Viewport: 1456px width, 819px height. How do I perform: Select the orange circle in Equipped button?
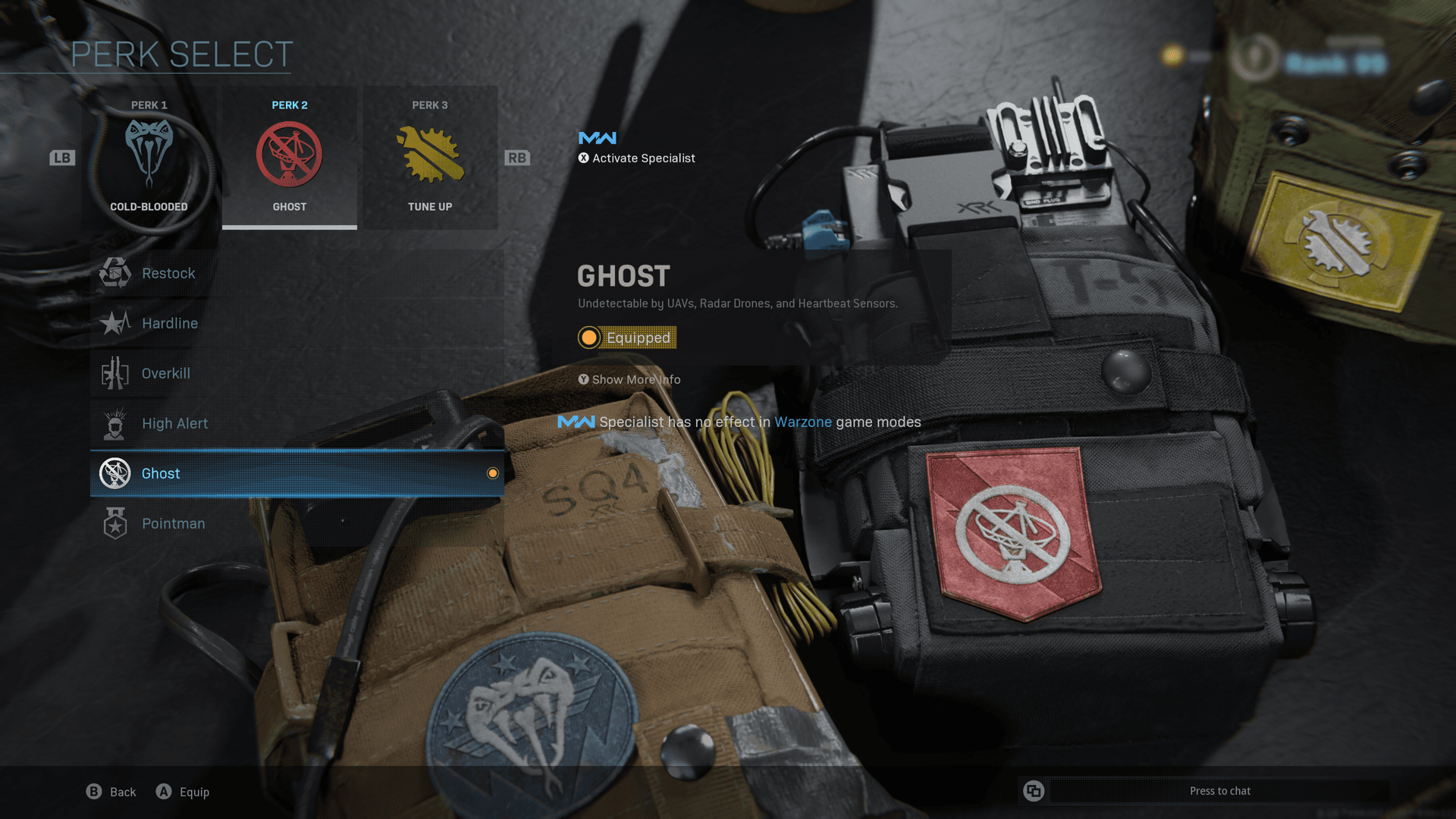589,337
